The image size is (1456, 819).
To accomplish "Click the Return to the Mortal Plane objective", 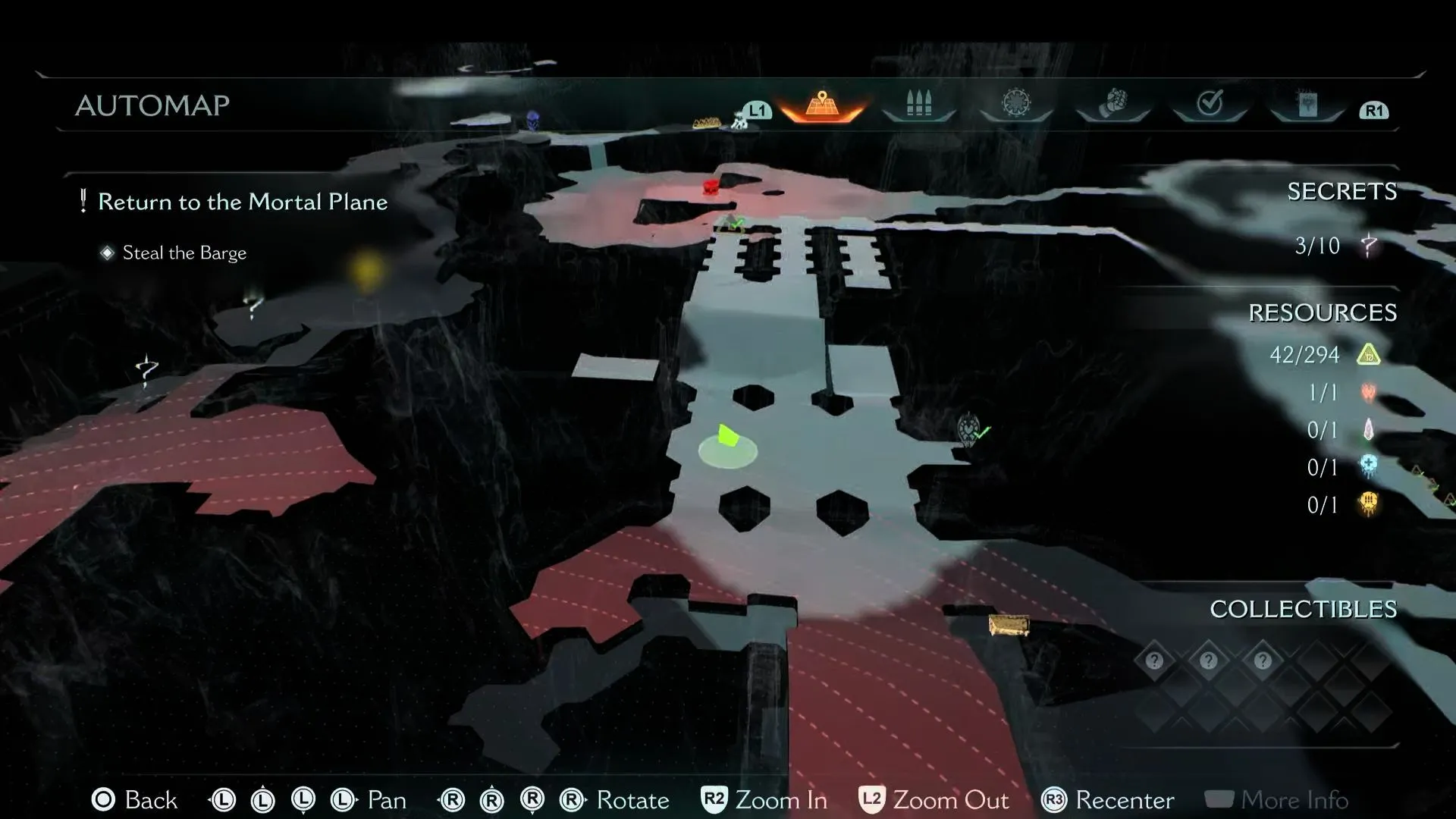I will [243, 202].
